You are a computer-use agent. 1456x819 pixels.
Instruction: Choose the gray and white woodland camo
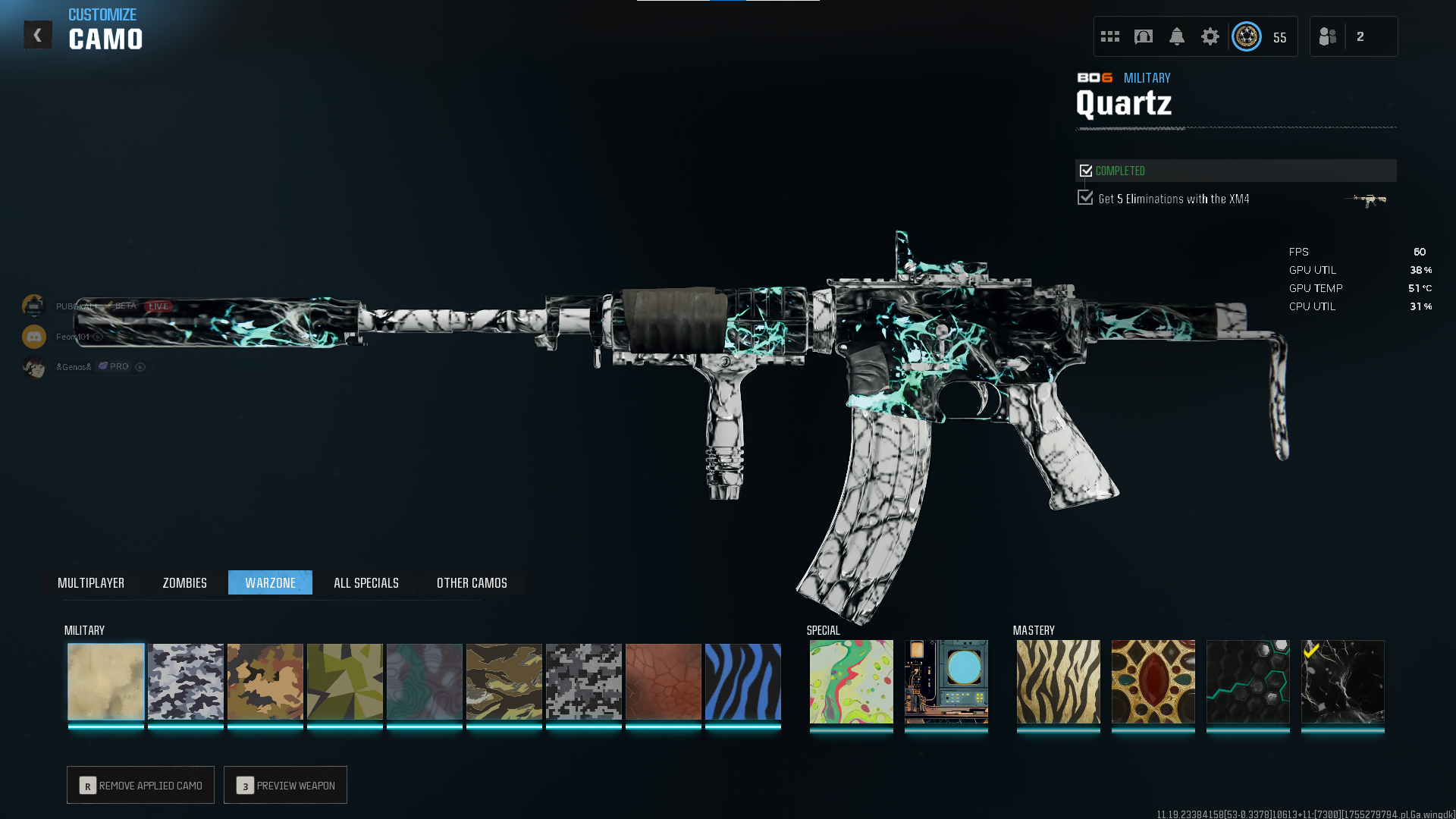point(186,681)
